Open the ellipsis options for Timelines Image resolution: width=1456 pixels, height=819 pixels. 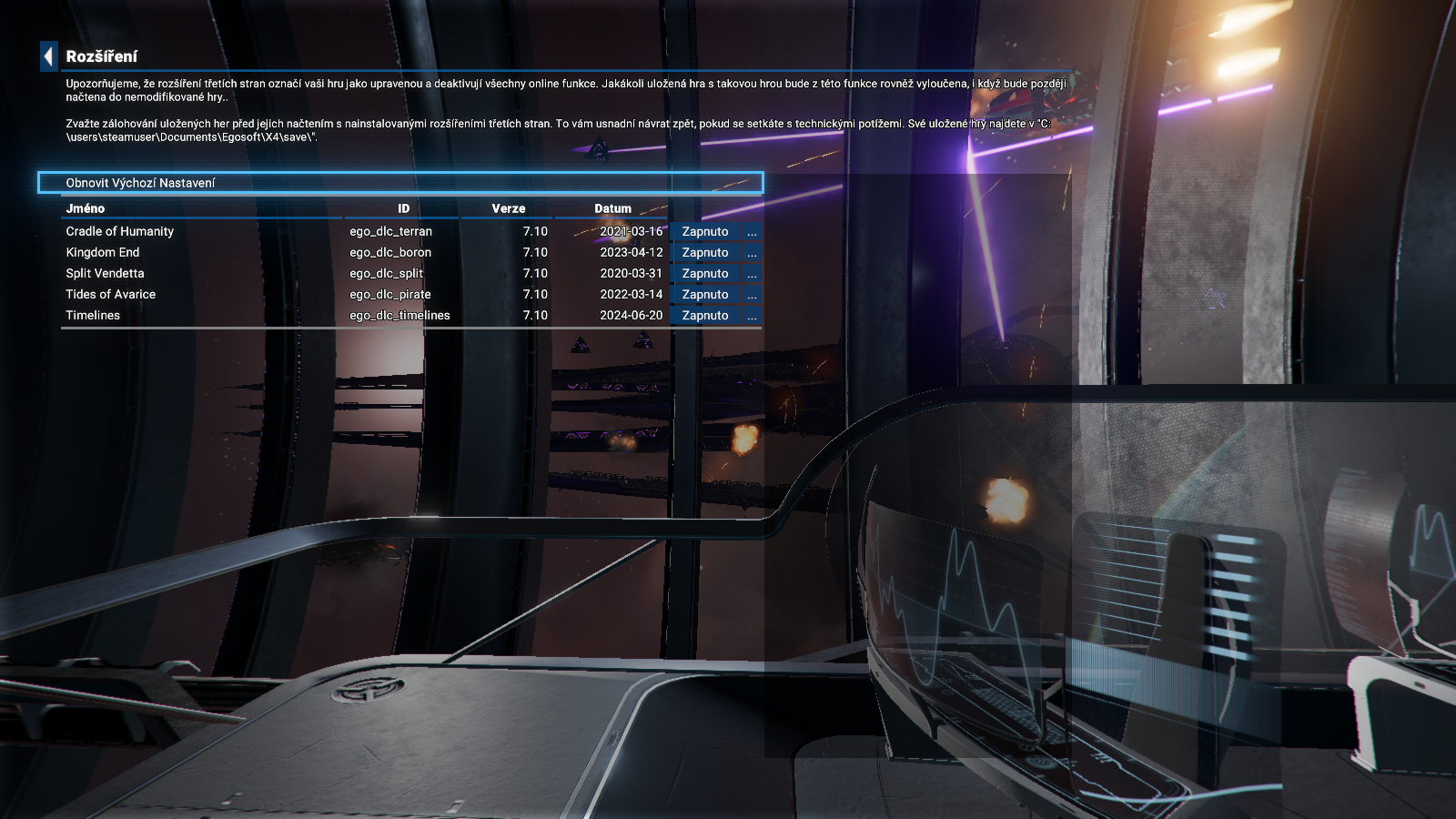click(x=752, y=316)
